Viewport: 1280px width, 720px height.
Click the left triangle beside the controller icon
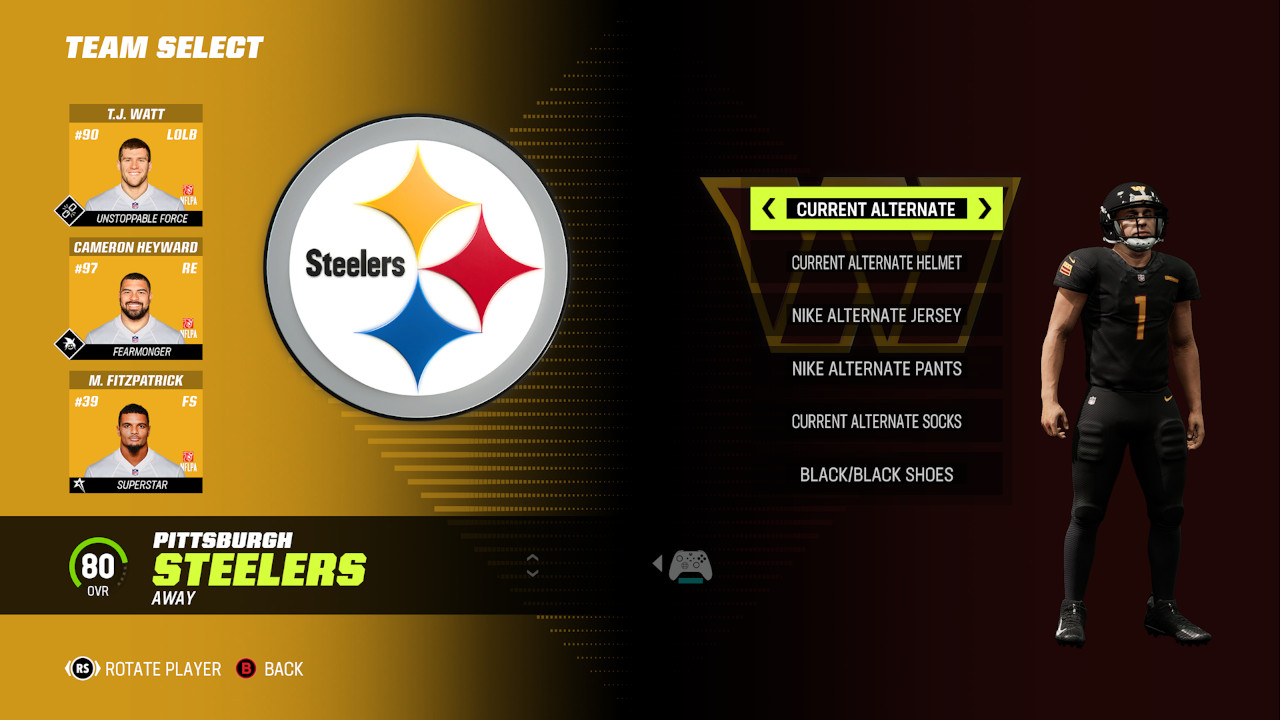tap(659, 565)
